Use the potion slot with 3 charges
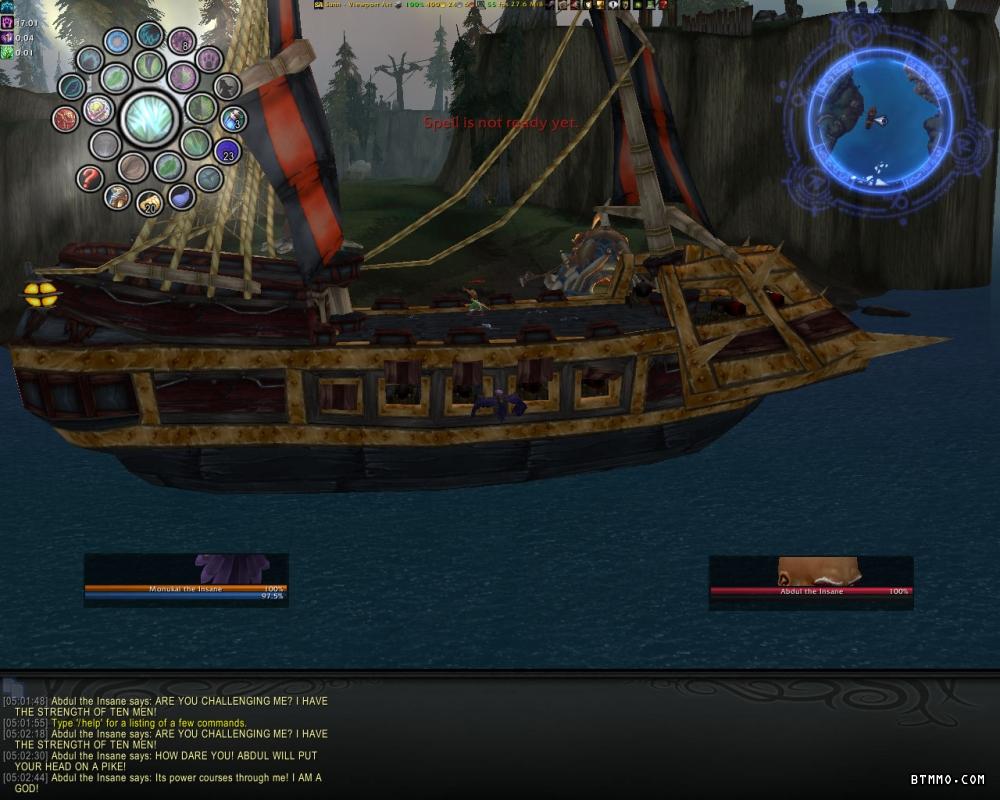This screenshot has height=800, width=1000. pos(233,119)
